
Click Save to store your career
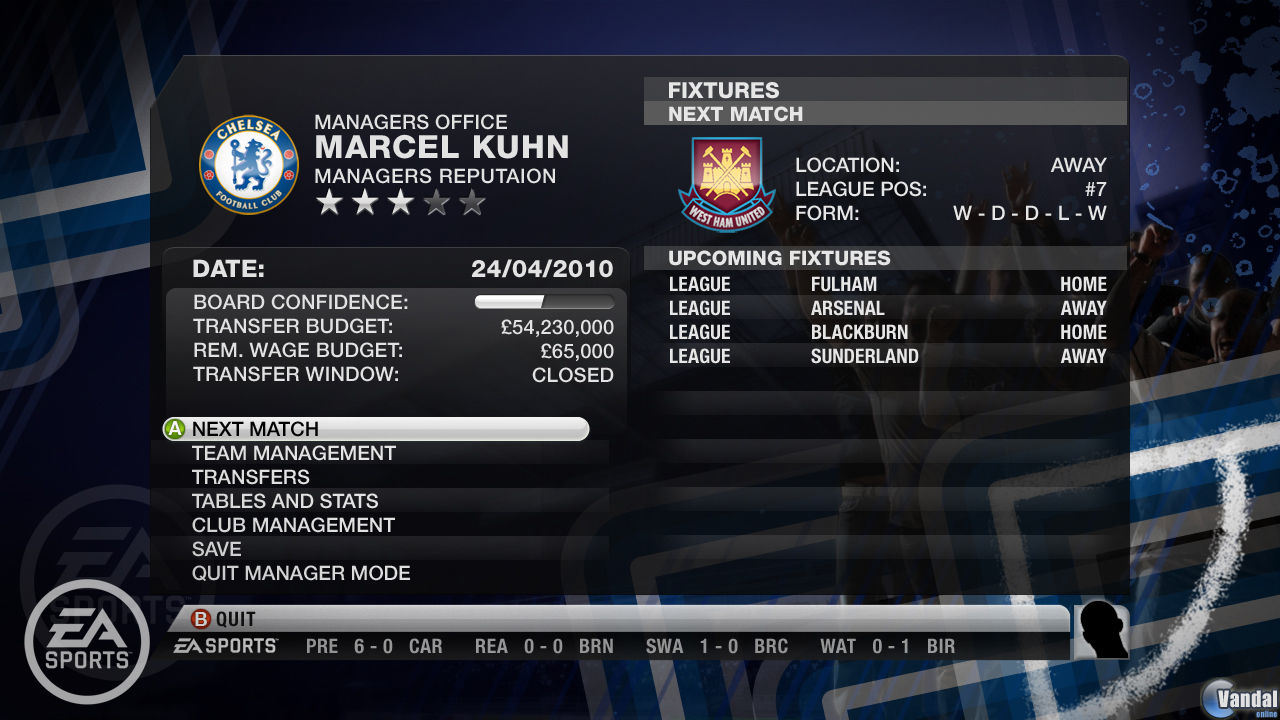pyautogui.click(x=216, y=549)
